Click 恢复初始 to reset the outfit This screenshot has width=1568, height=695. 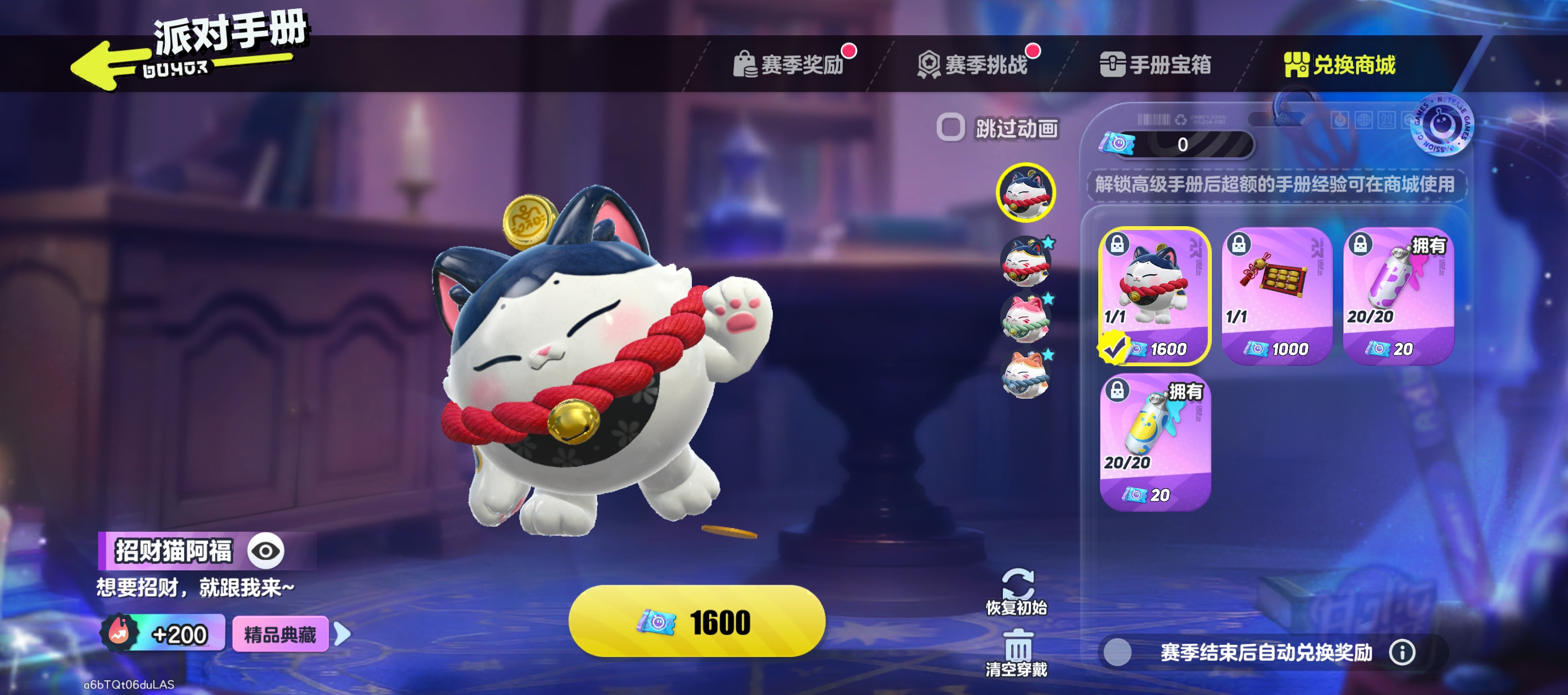point(1017,591)
